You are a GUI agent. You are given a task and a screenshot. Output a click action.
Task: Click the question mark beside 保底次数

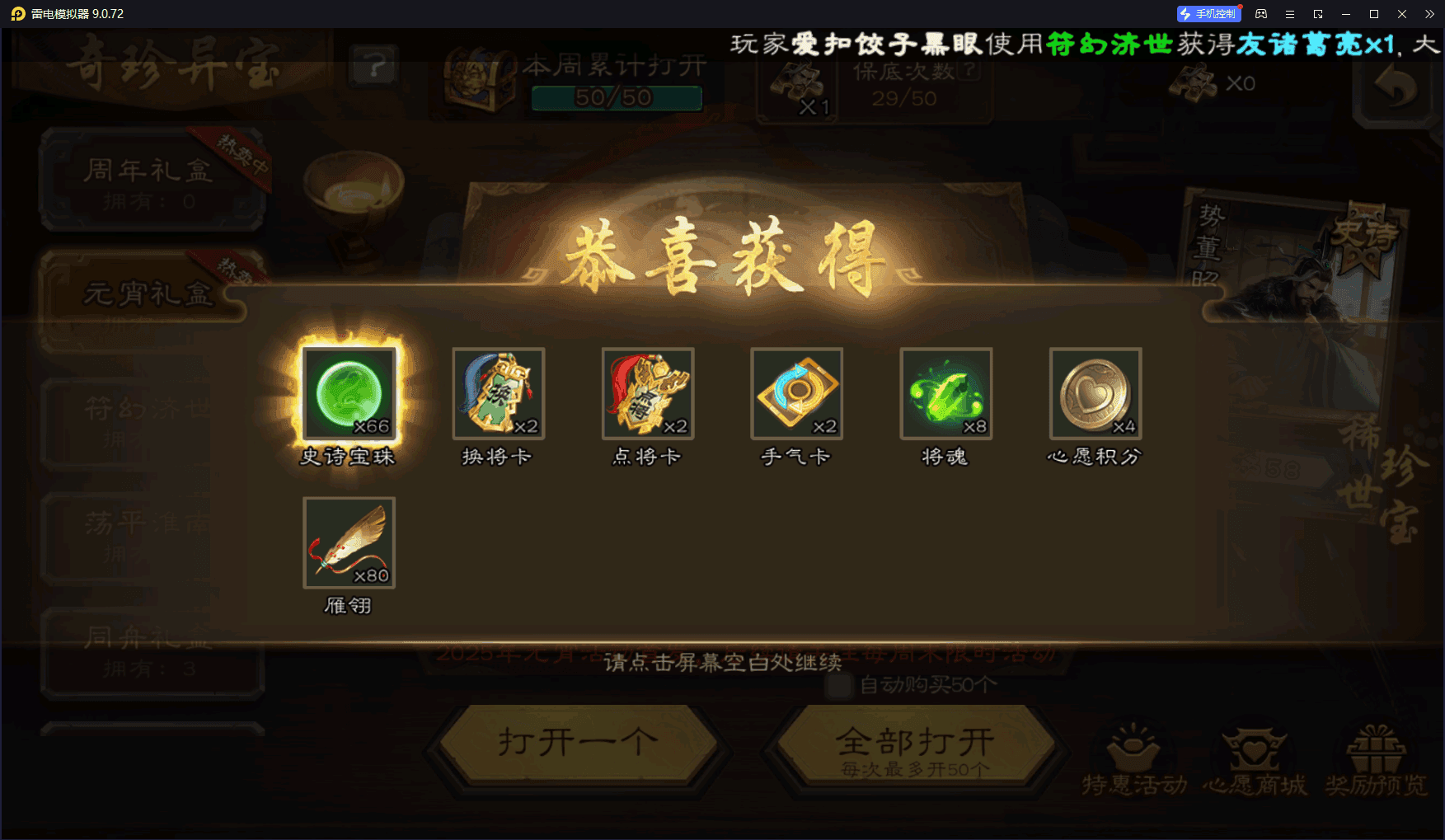pyautogui.click(x=969, y=70)
